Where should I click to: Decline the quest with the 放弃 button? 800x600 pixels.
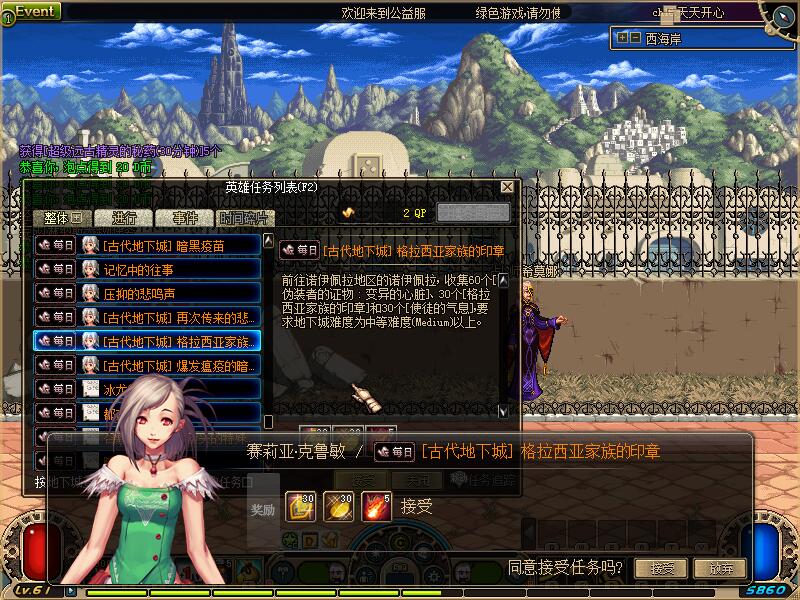[727, 568]
